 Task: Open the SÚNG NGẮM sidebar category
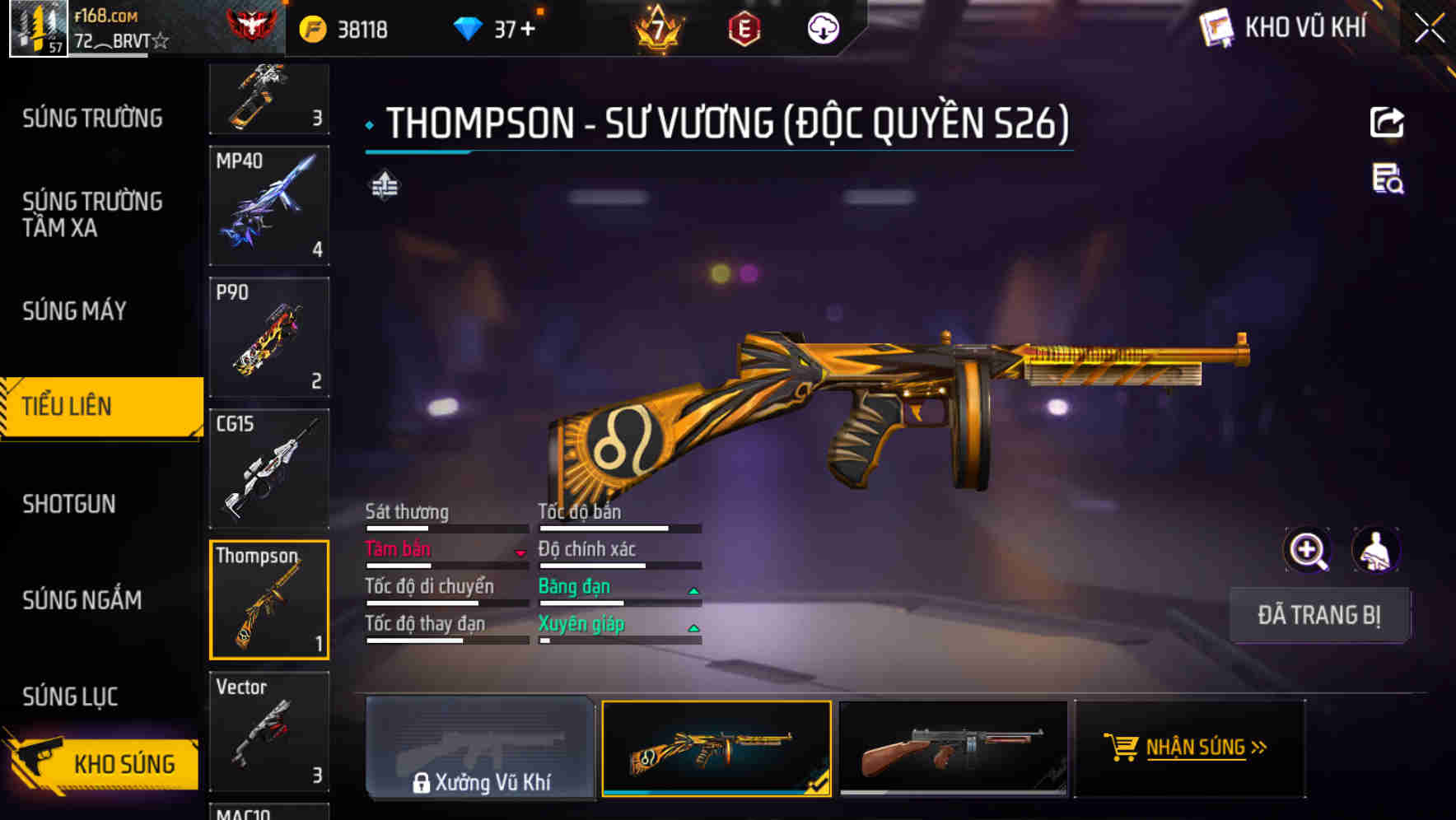82,600
